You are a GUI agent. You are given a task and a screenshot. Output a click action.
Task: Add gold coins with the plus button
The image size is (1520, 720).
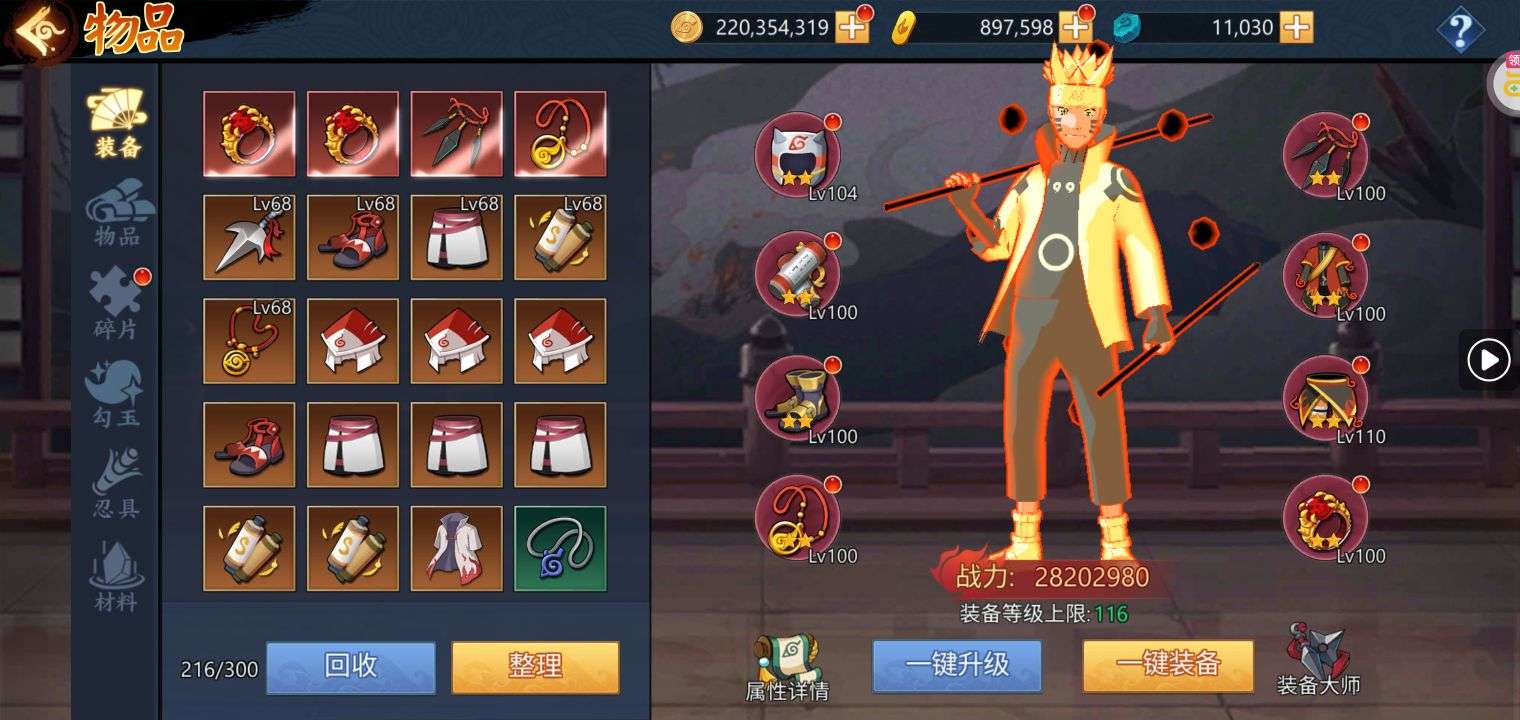pyautogui.click(x=852, y=28)
